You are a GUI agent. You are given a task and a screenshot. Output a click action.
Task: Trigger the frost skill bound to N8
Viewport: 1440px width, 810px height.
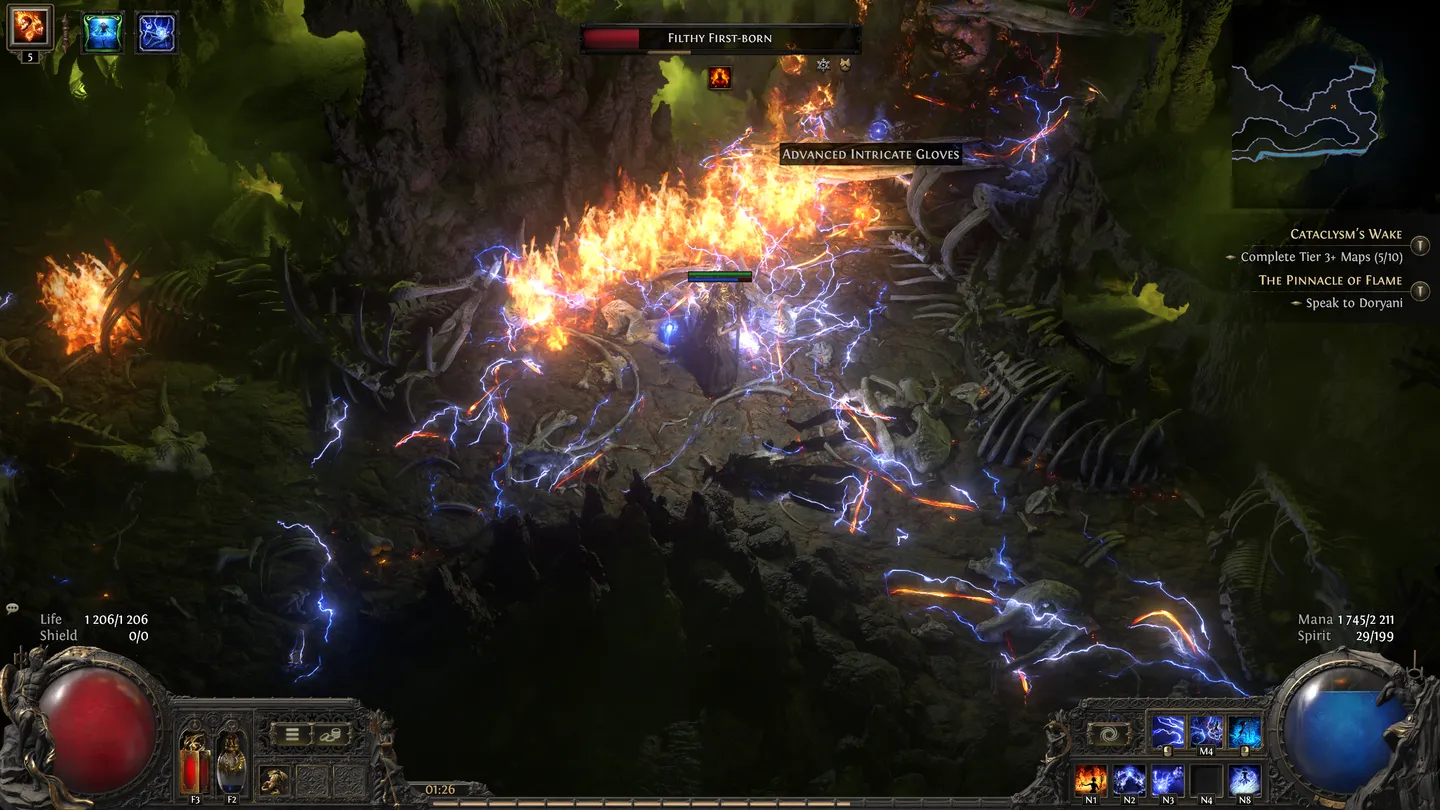pyautogui.click(x=1245, y=780)
